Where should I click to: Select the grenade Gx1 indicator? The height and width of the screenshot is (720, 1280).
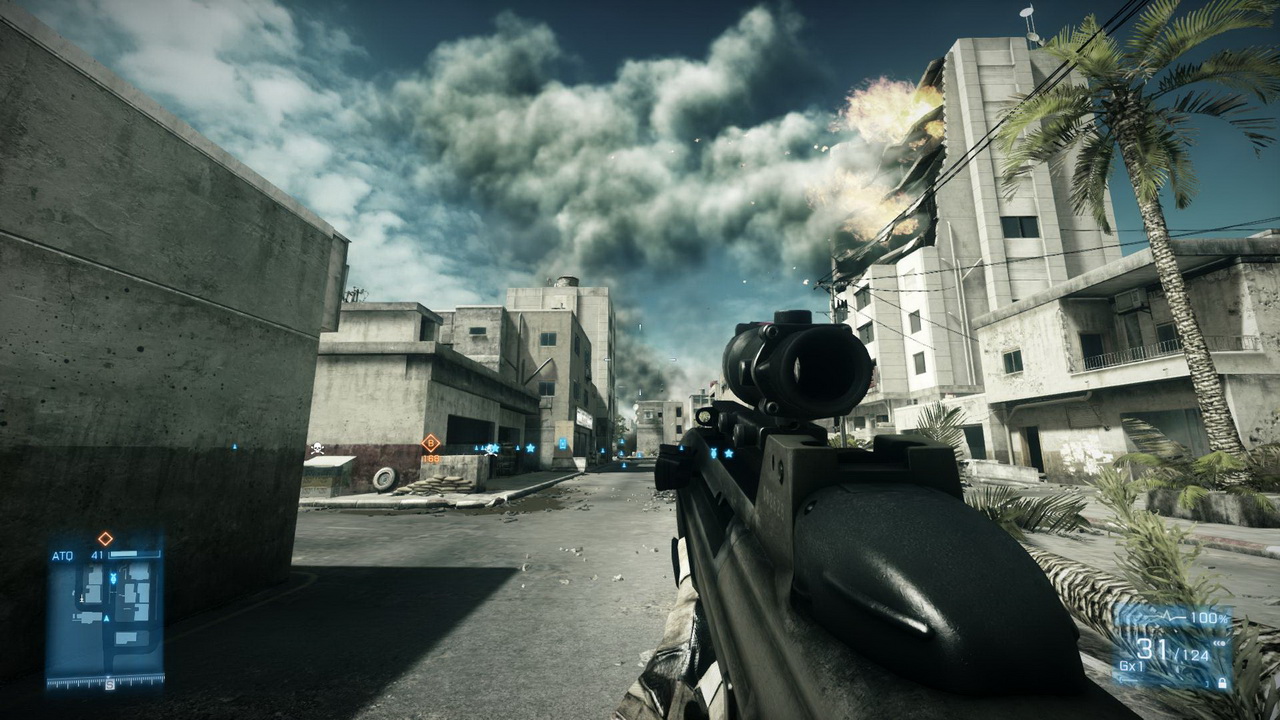click(x=1131, y=665)
